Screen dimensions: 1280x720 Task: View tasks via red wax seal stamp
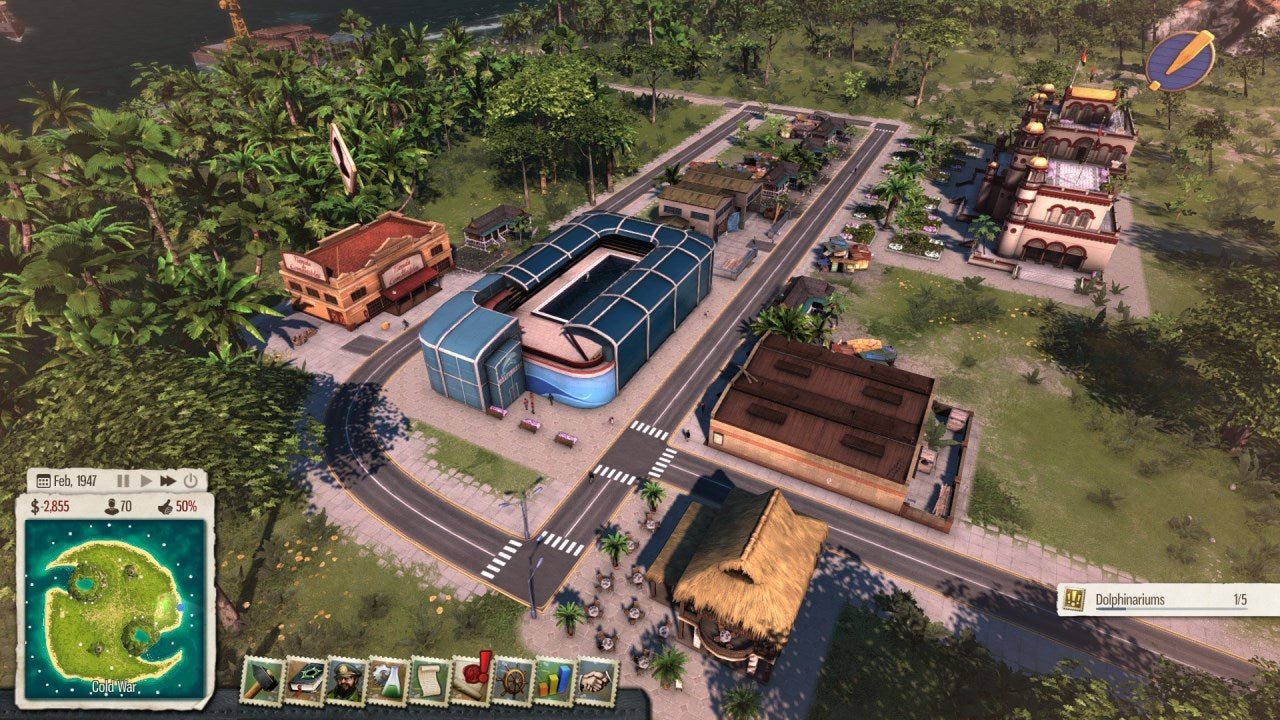(471, 680)
